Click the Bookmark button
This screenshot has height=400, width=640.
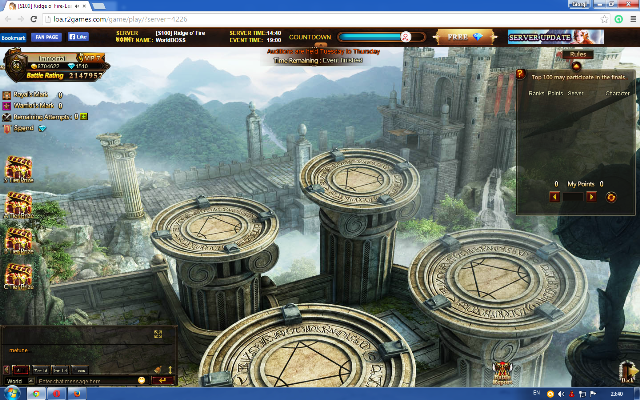13,37
